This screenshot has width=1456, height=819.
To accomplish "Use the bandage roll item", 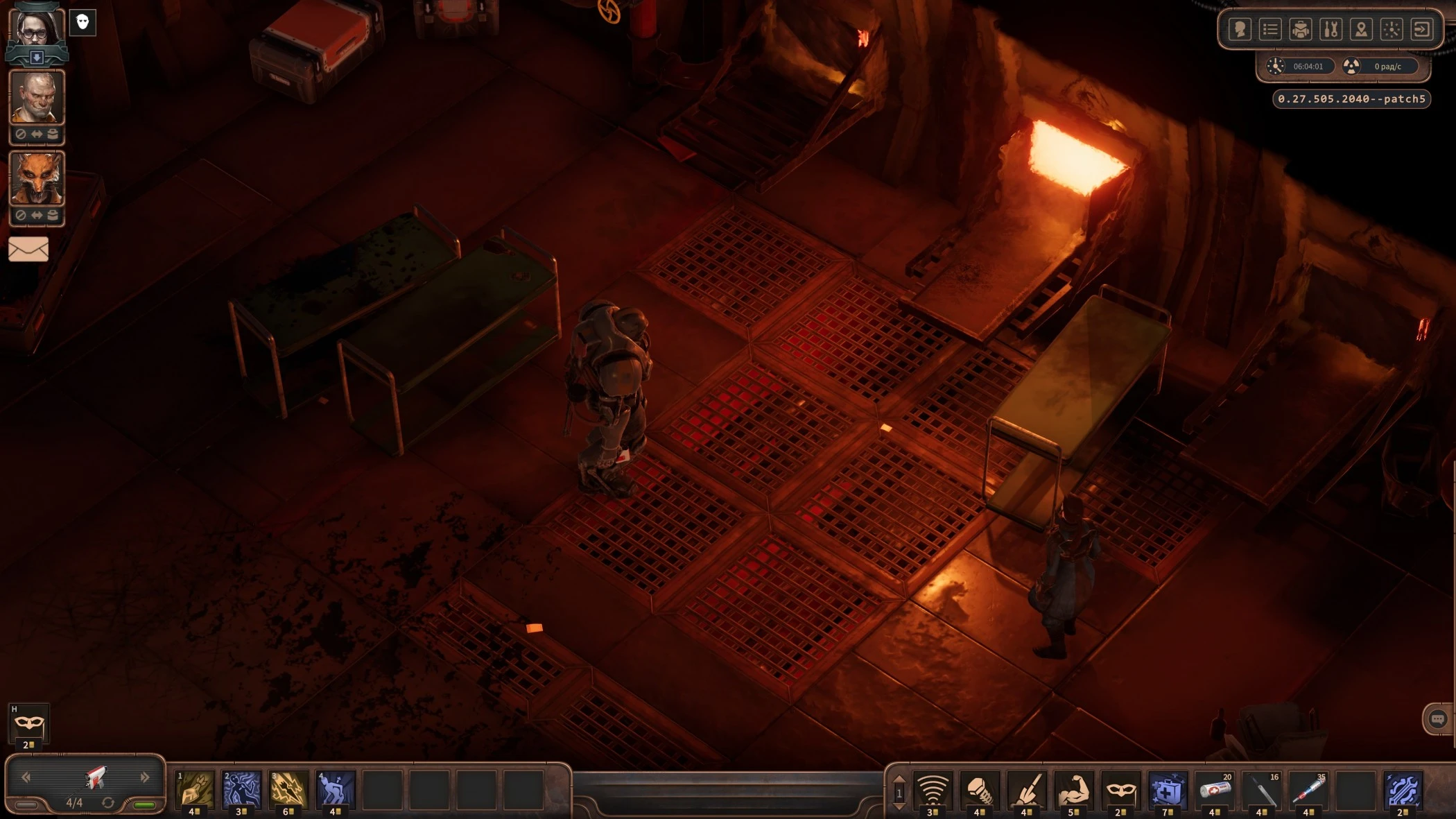I will tap(1215, 789).
